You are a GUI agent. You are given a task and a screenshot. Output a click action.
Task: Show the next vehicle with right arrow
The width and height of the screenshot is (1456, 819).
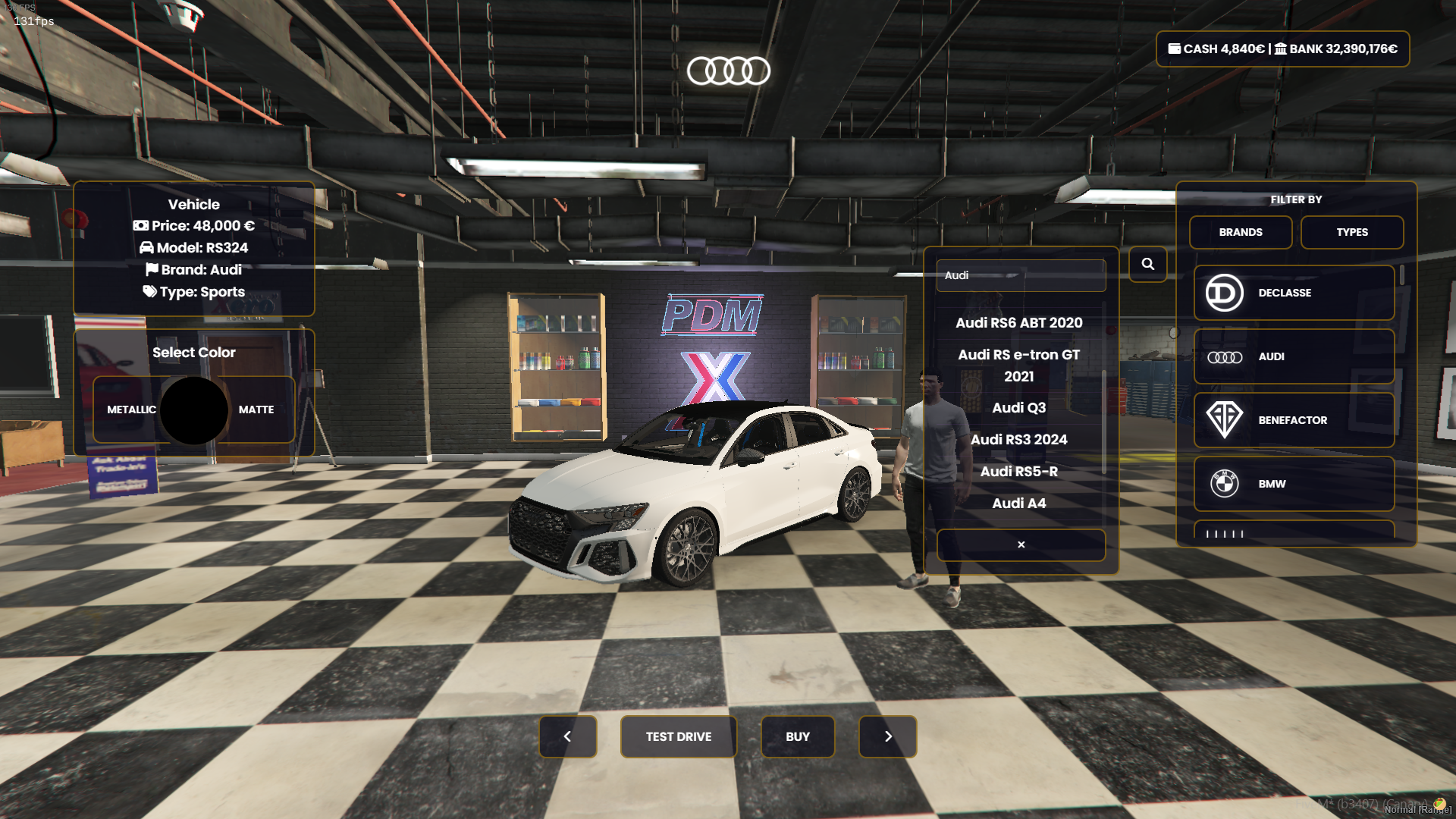(887, 736)
